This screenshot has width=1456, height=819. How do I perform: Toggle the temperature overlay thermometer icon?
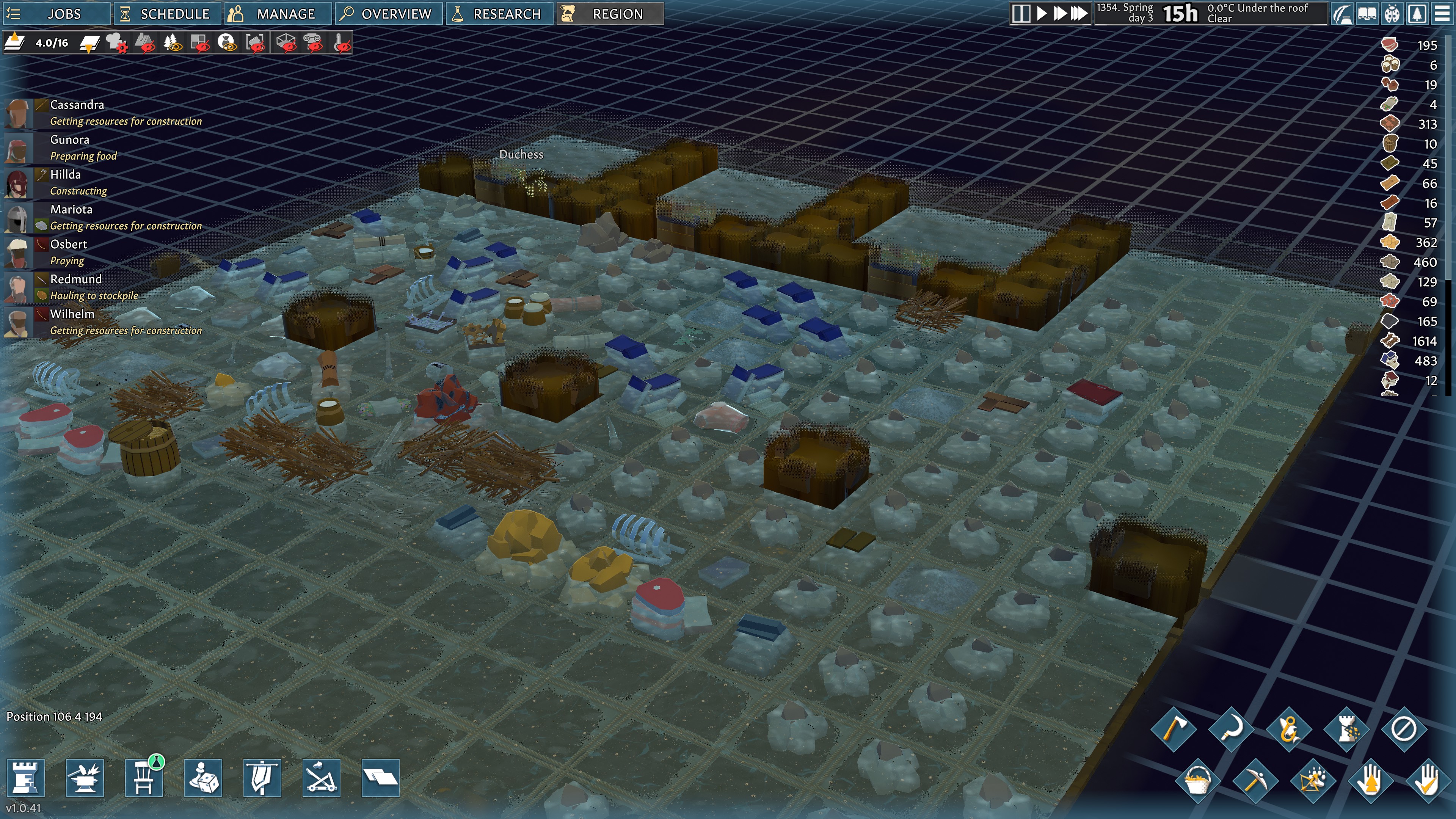pos(342,43)
